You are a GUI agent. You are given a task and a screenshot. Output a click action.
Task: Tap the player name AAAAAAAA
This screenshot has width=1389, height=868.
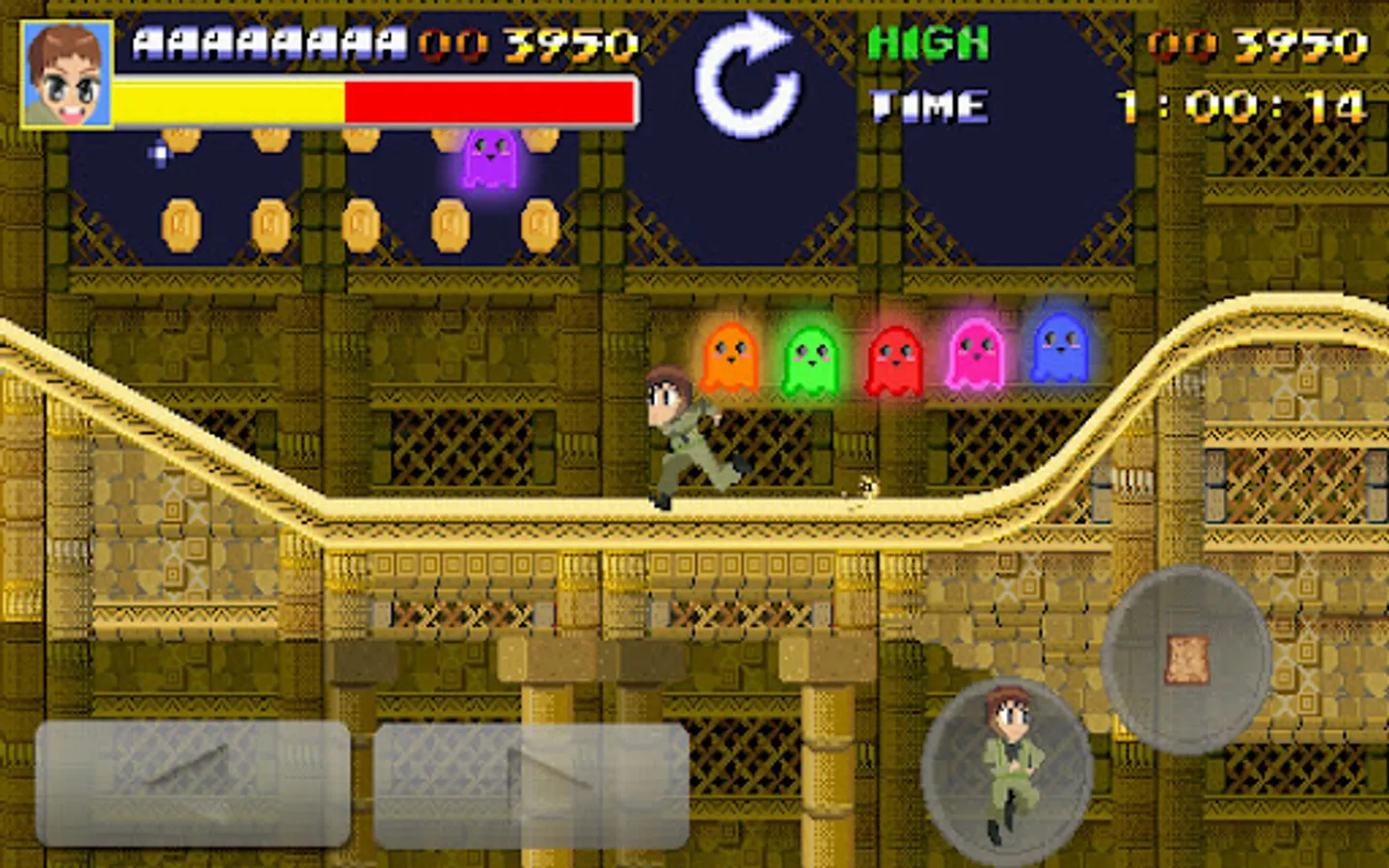tap(265, 41)
